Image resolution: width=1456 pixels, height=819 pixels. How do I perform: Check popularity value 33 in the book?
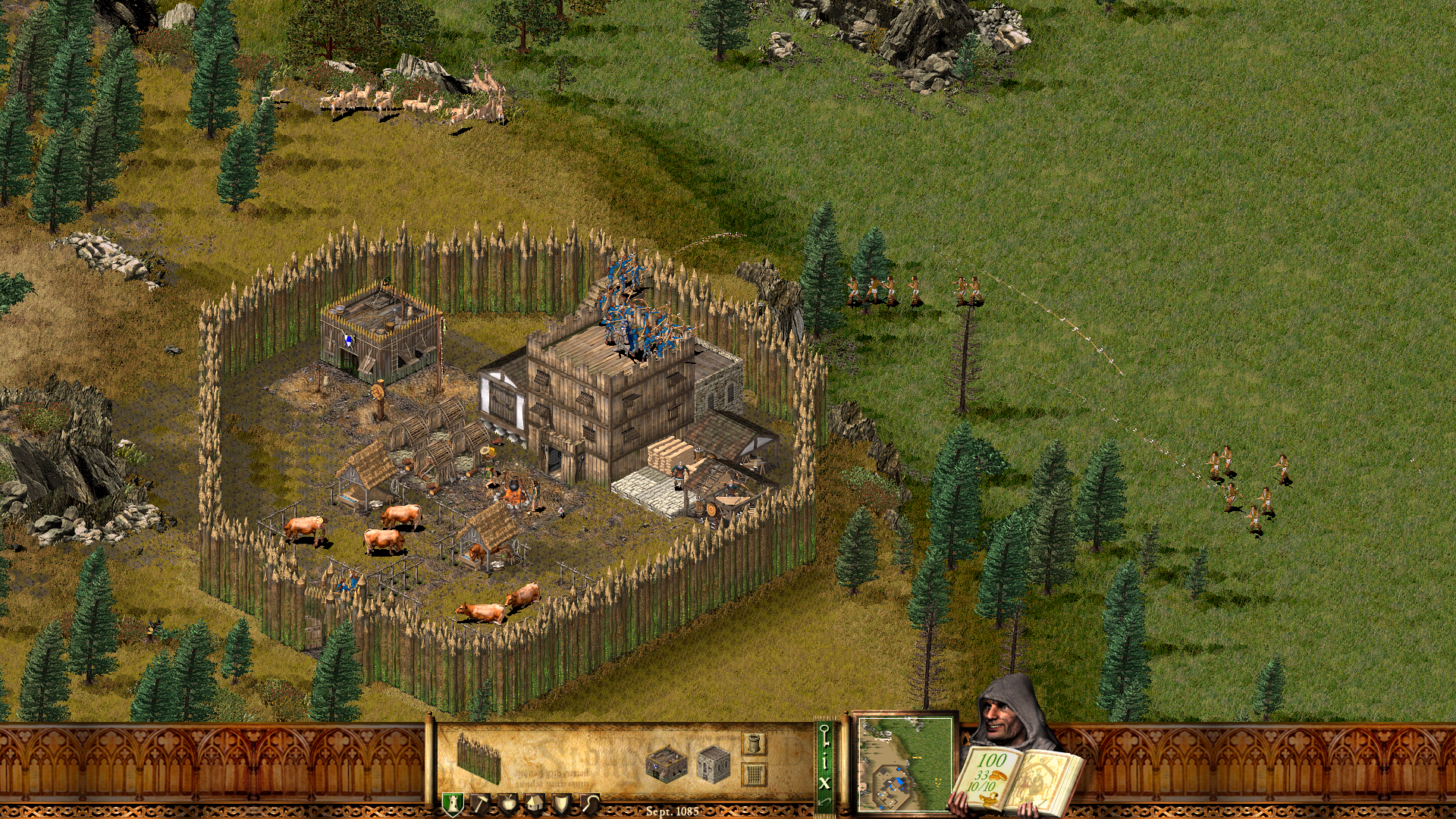982,777
